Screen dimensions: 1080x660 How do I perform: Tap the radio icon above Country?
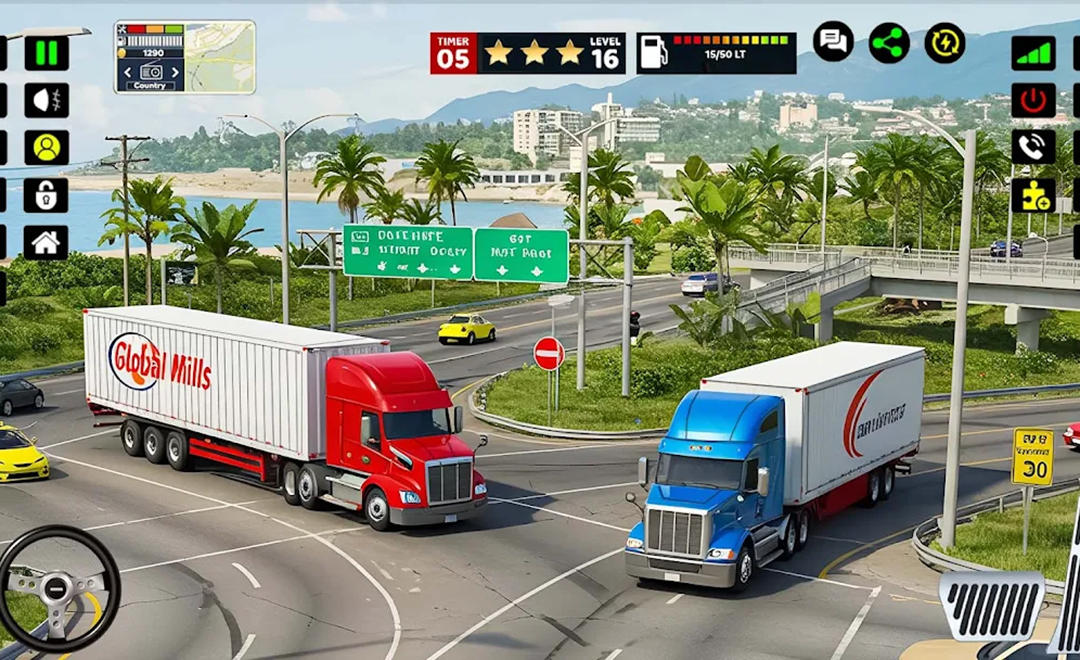point(151,72)
